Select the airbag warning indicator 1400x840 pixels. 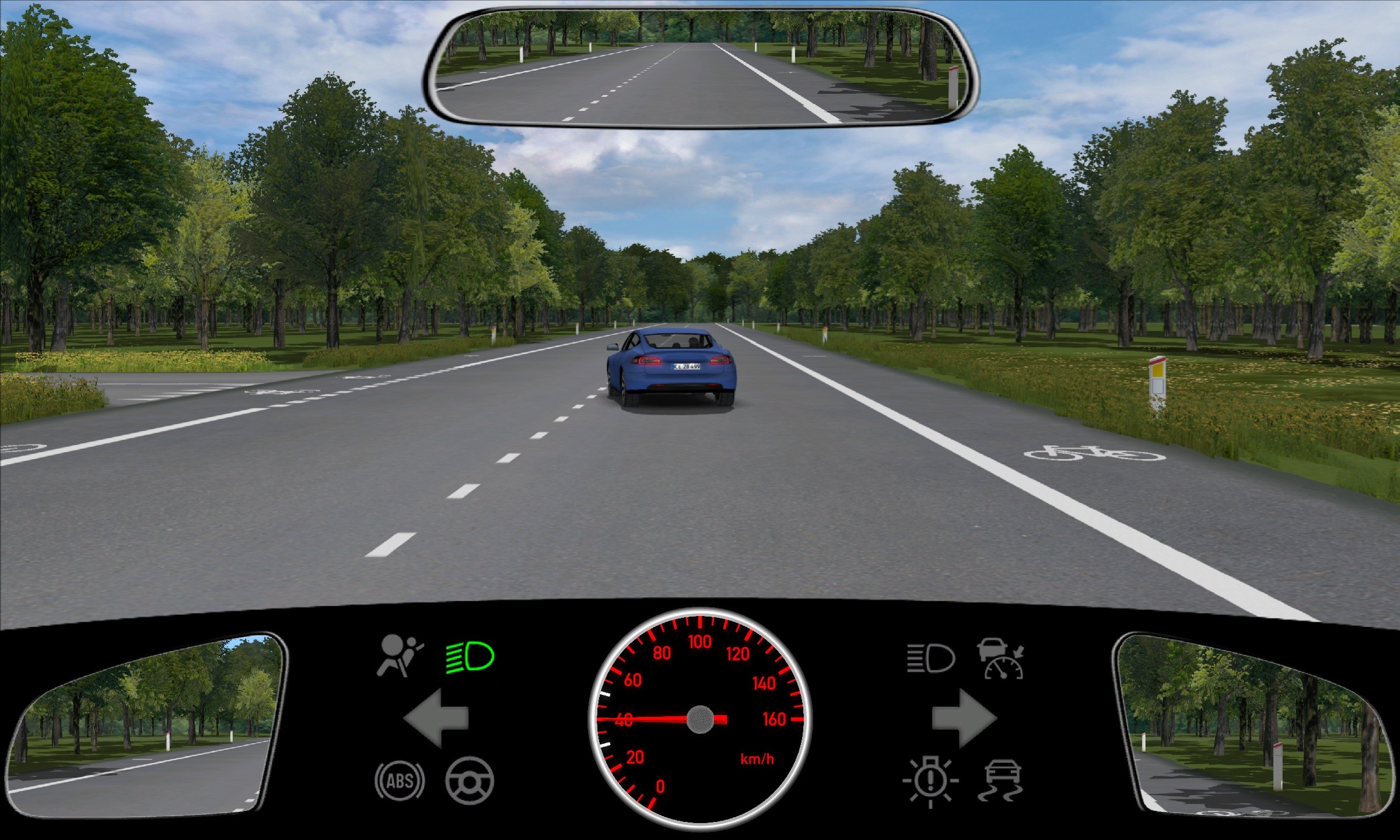point(400,657)
